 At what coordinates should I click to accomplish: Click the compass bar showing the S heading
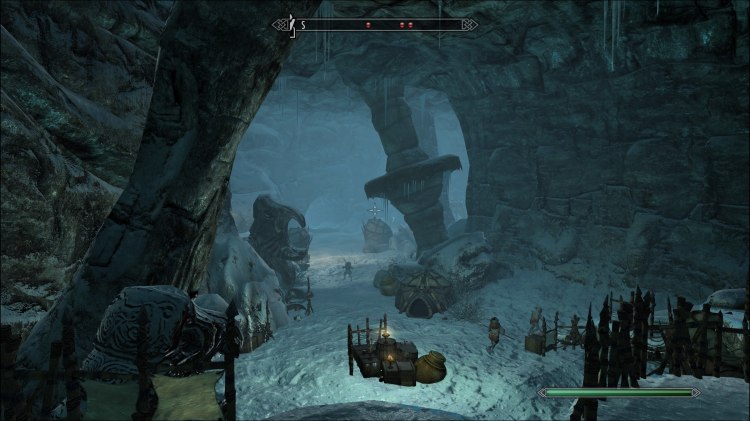coord(374,24)
